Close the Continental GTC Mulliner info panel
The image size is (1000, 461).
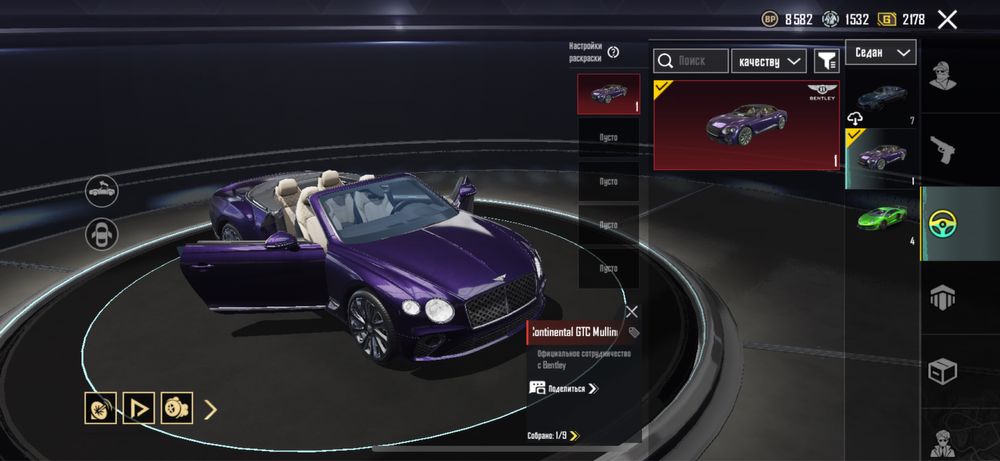click(x=631, y=312)
